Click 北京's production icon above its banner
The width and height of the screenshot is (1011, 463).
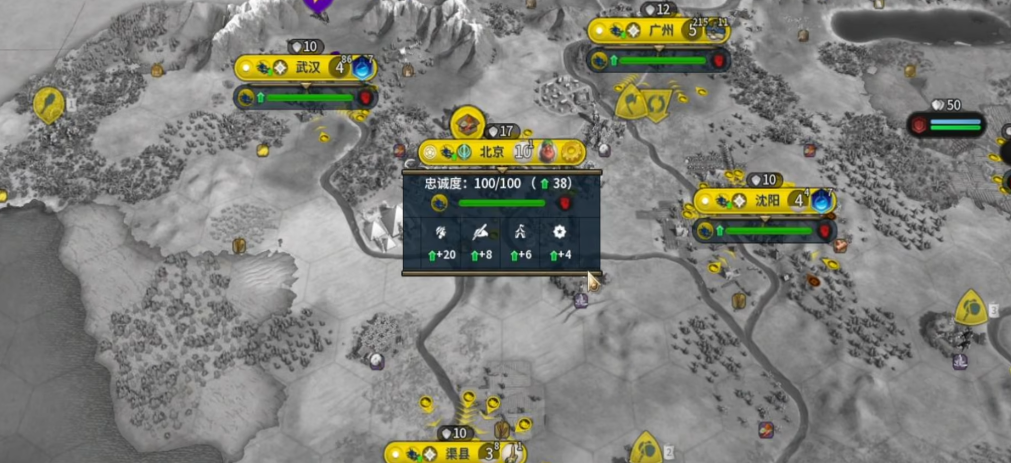pos(467,124)
